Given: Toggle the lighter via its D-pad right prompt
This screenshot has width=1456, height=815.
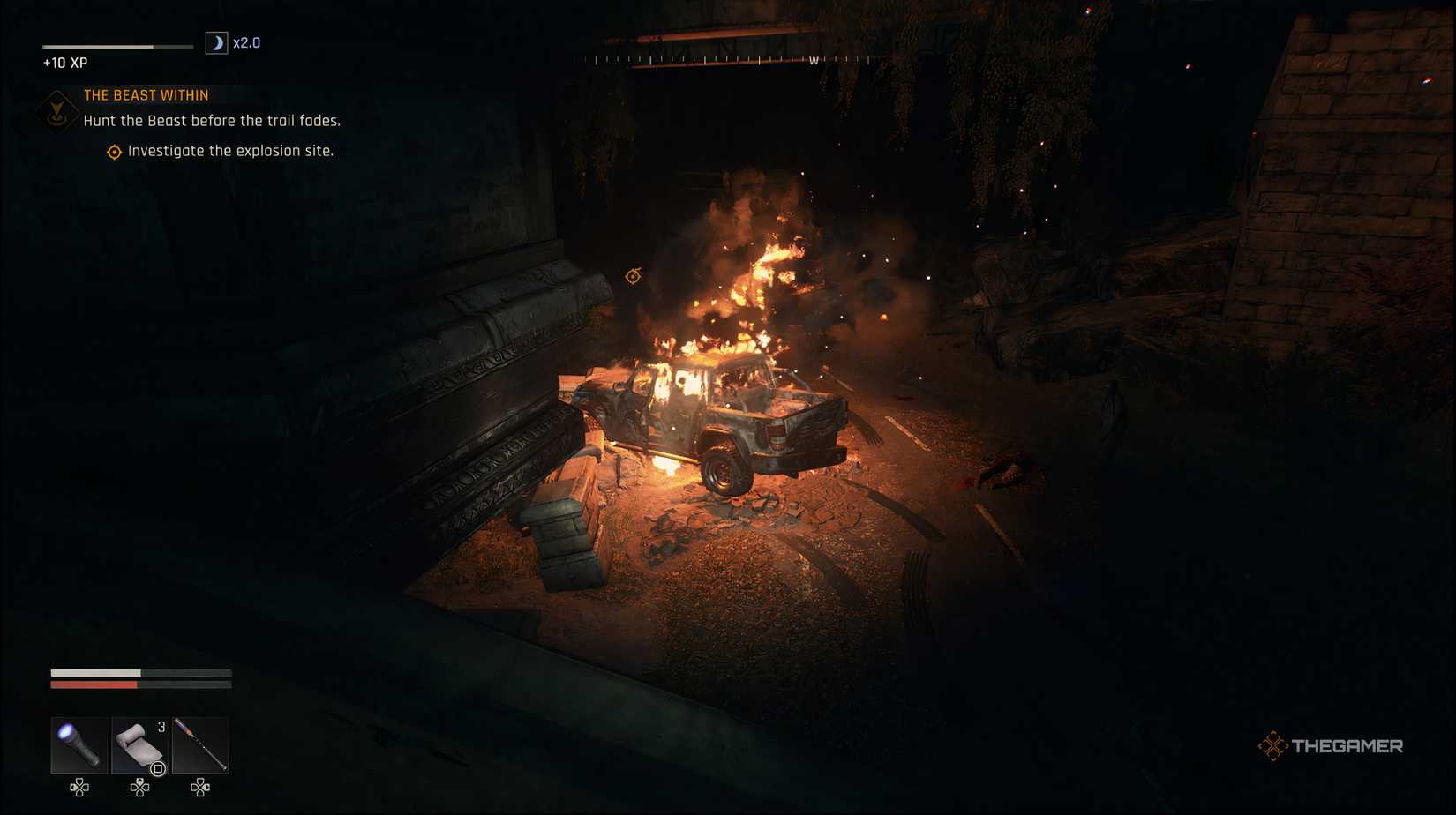Looking at the screenshot, I should [x=199, y=788].
